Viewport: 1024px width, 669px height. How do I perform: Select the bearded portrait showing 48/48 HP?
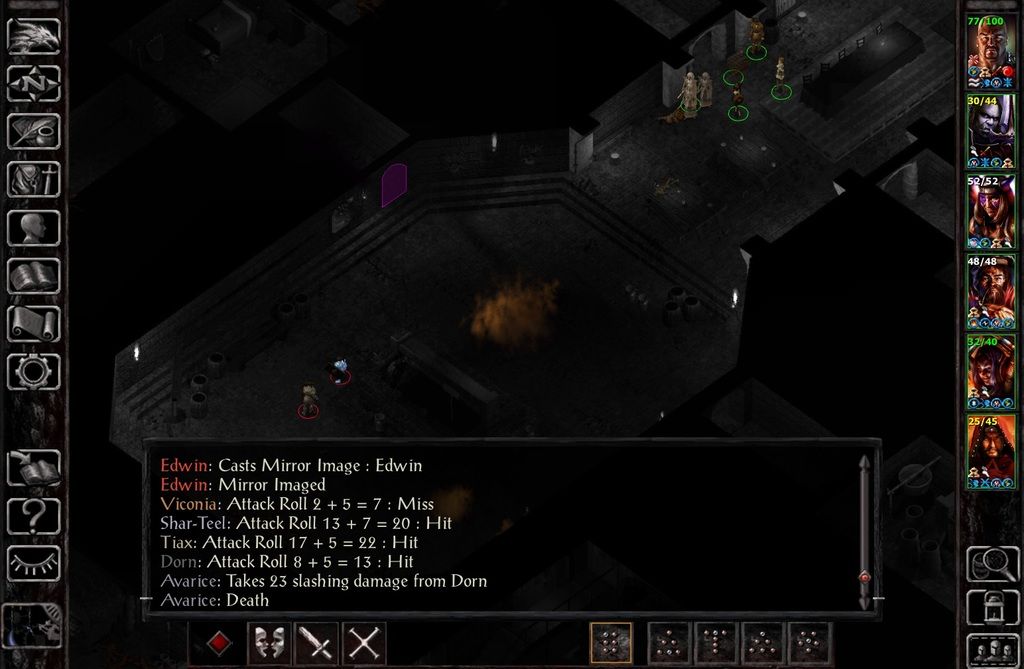pos(991,291)
